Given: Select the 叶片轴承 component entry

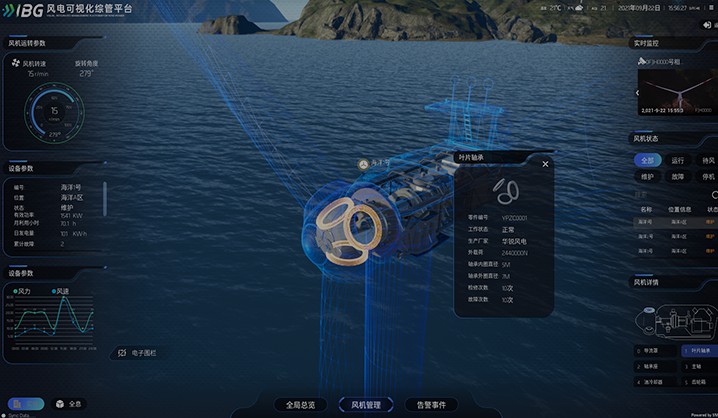Looking at the screenshot, I should click(x=698, y=351).
